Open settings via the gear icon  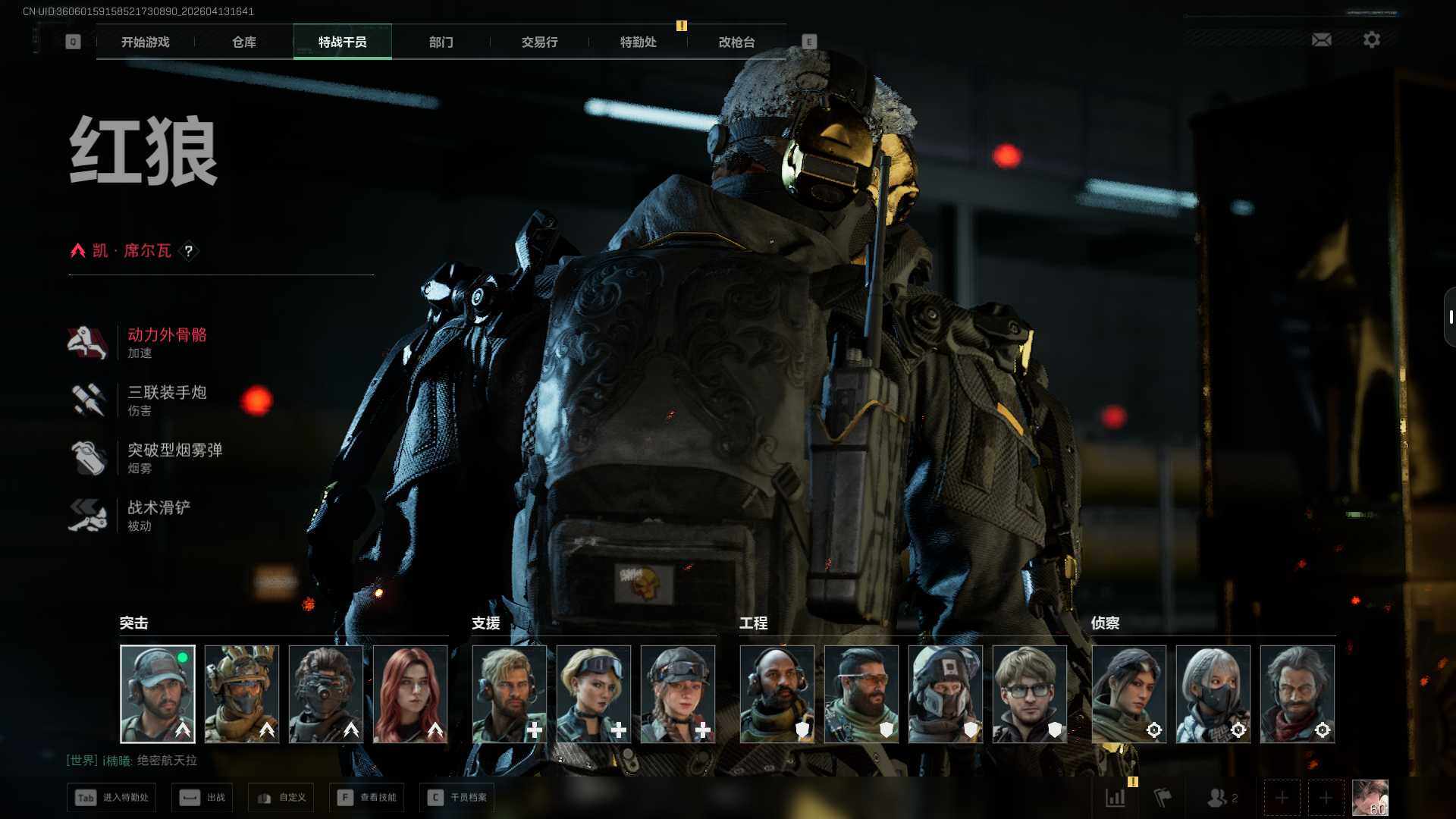pyautogui.click(x=1371, y=39)
